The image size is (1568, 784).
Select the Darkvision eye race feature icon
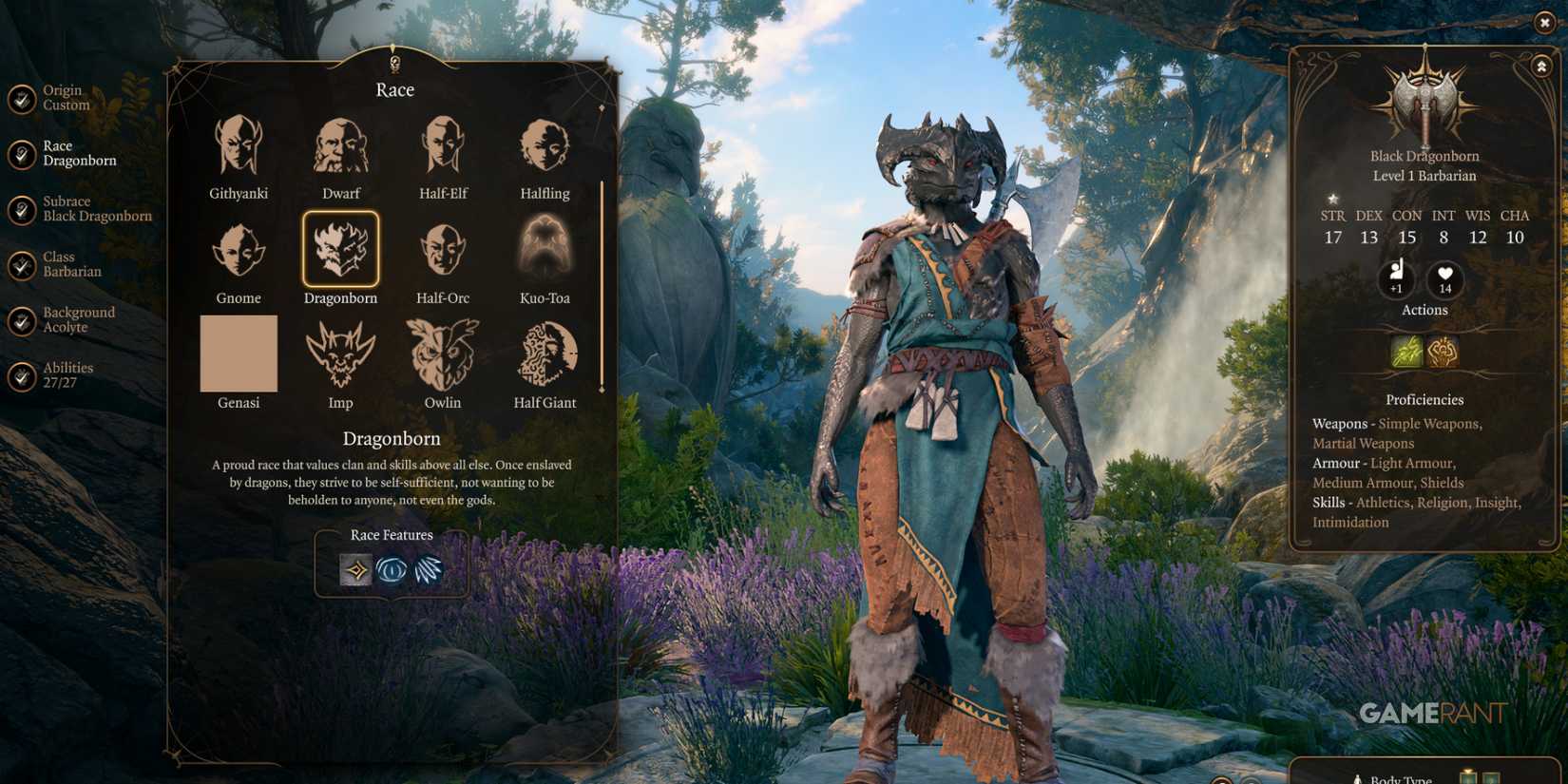pyautogui.click(x=392, y=571)
